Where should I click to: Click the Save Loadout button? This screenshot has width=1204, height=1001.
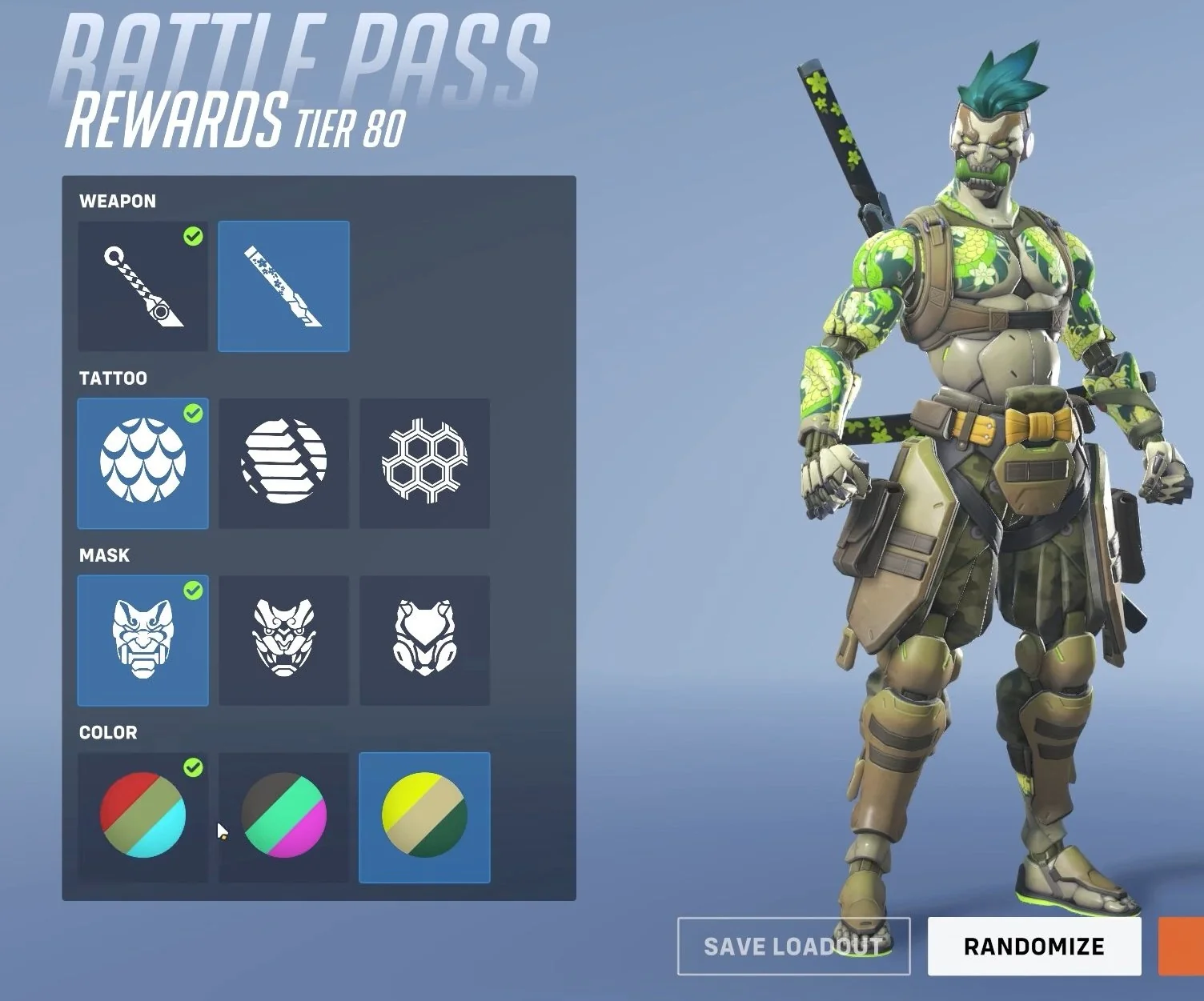tap(793, 947)
